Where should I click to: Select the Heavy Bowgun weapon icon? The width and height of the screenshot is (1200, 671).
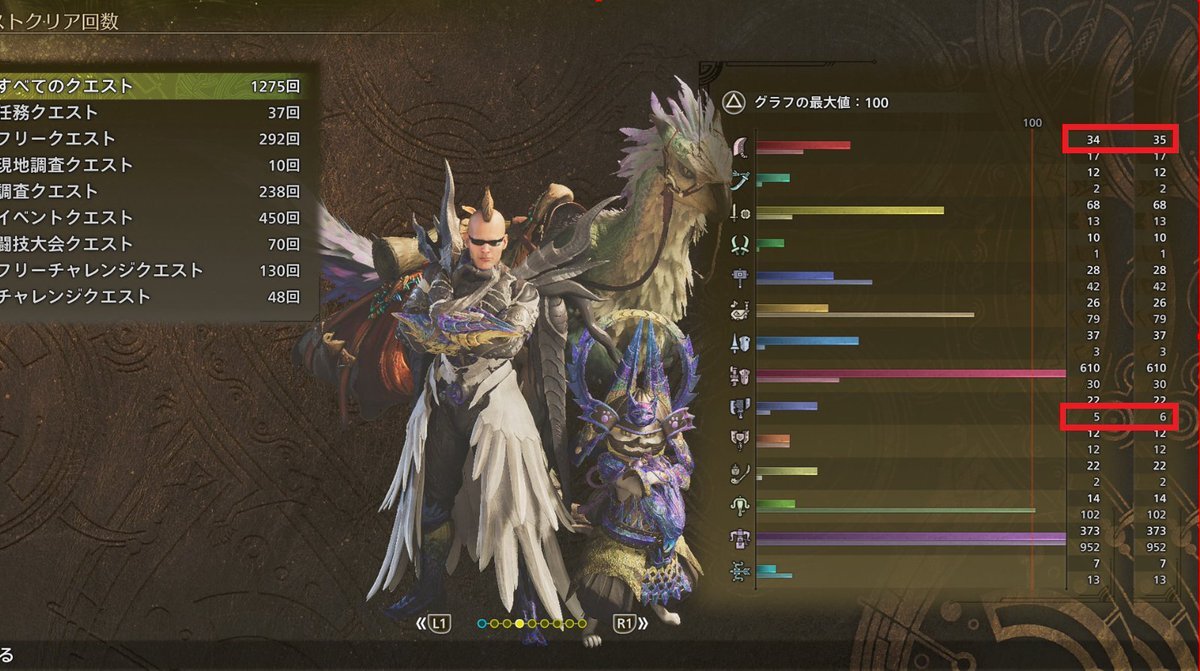pos(740,537)
